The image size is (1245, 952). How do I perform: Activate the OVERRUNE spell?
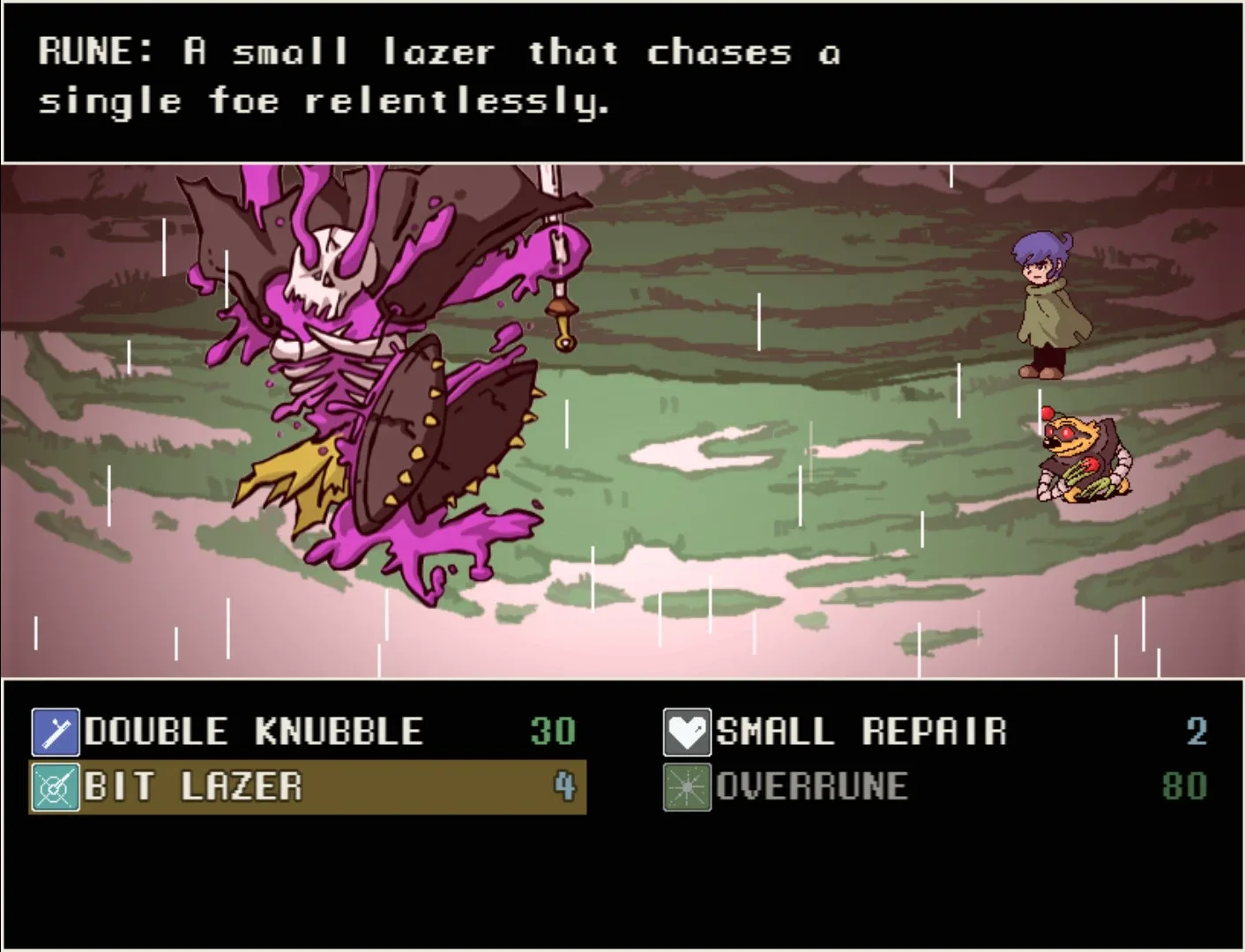tap(811, 787)
